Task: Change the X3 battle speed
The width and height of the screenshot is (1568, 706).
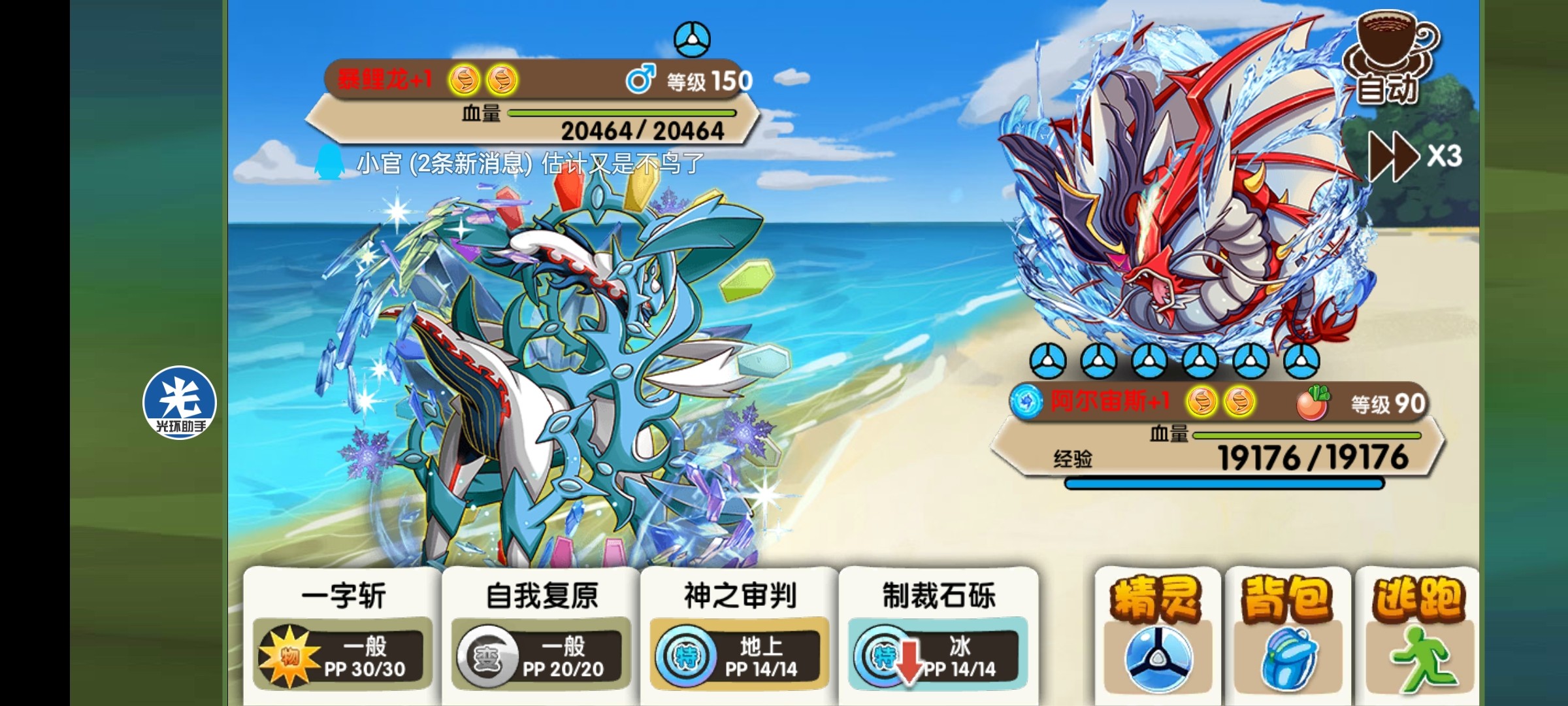Action: point(1414,156)
